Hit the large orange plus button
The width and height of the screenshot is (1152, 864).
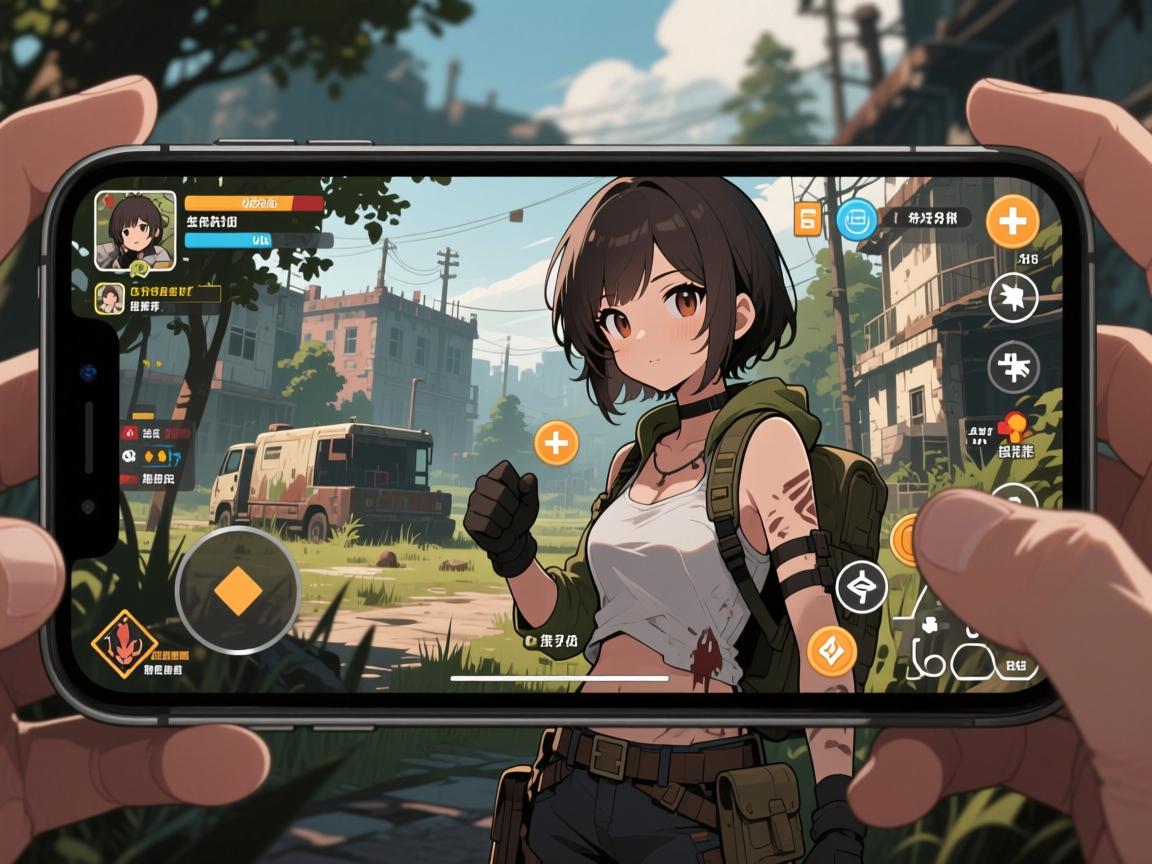click(x=1011, y=221)
